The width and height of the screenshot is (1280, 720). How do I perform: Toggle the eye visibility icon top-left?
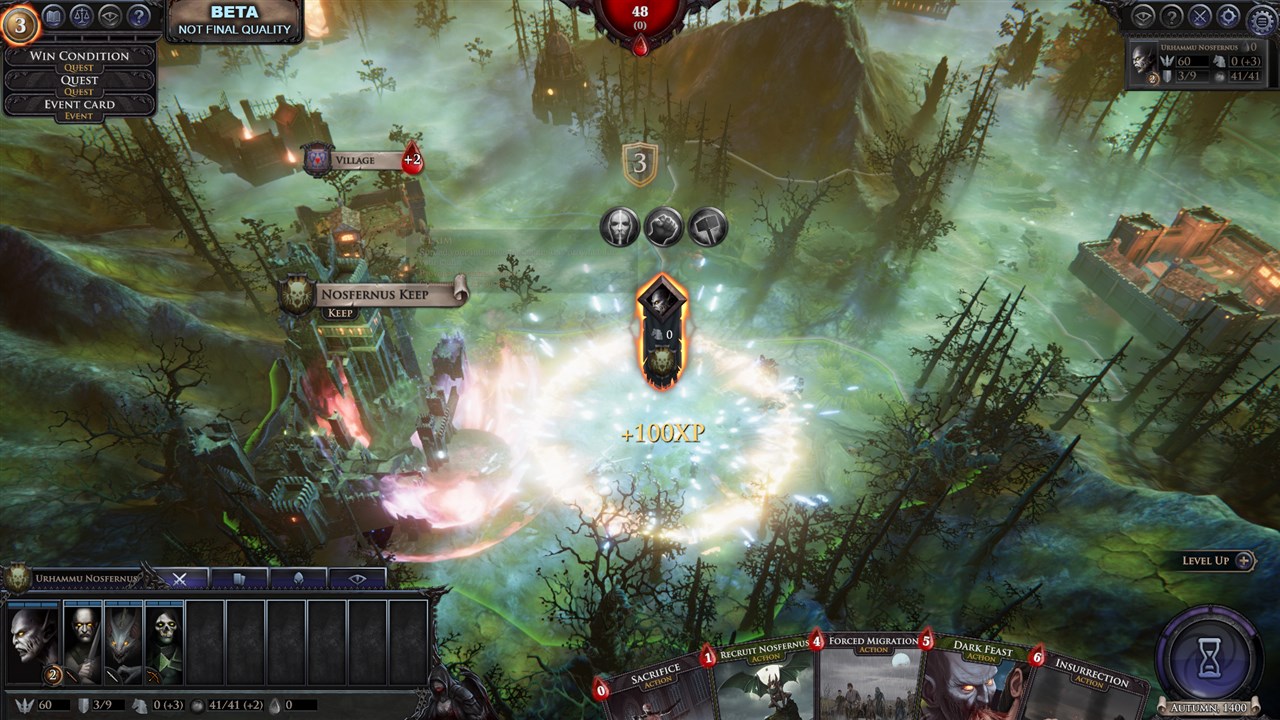tap(107, 17)
